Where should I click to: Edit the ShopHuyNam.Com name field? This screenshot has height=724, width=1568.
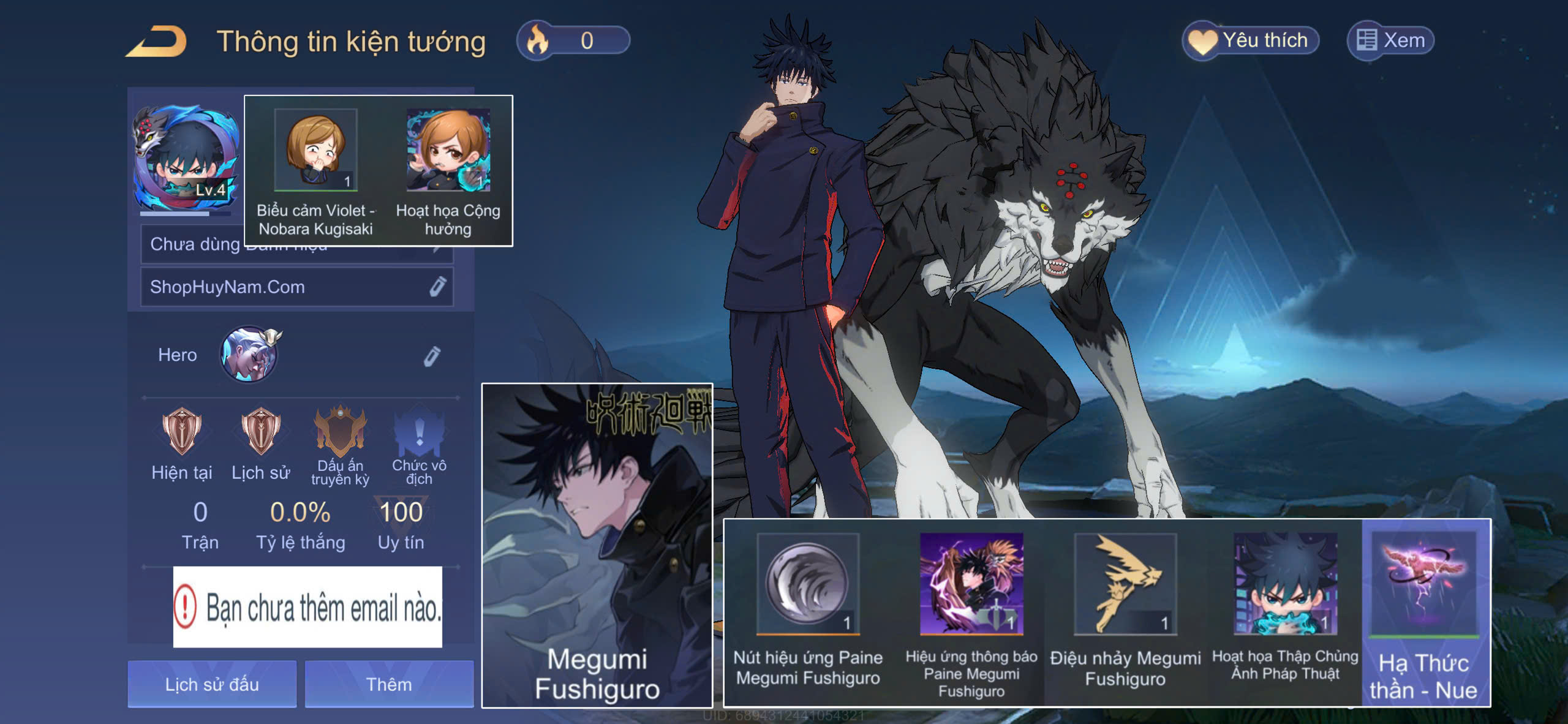tap(437, 287)
